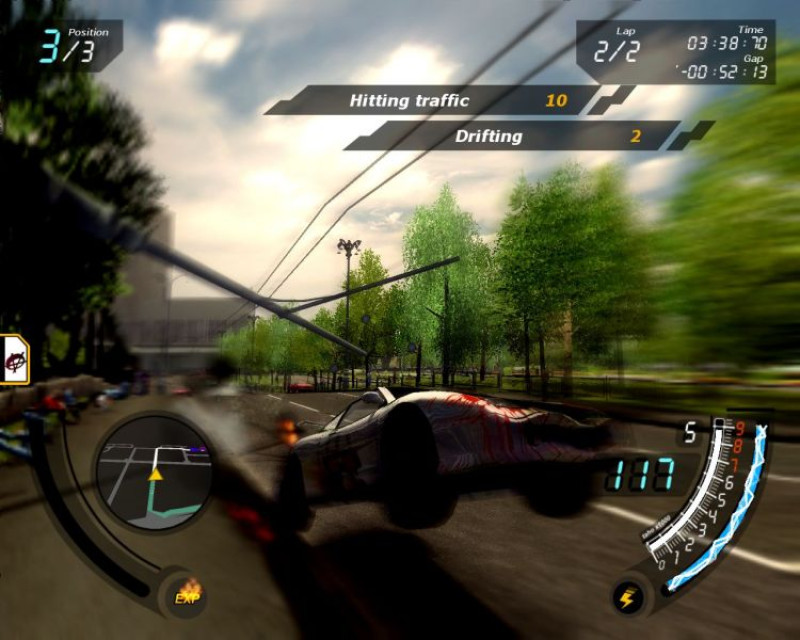Click the circular minimap
The image size is (800, 640).
pyautogui.click(x=154, y=474)
